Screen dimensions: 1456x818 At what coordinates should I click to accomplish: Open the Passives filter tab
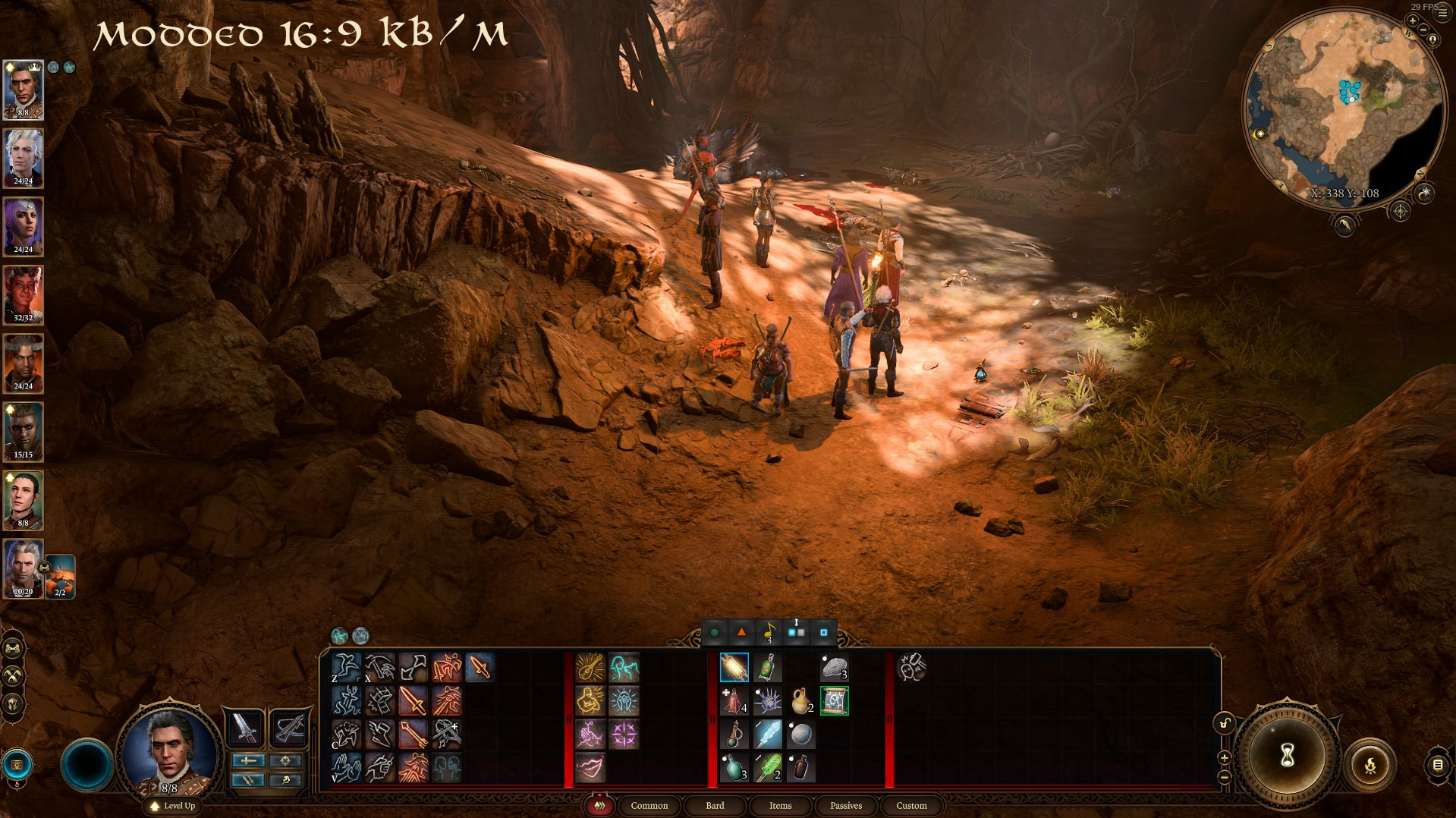point(845,806)
